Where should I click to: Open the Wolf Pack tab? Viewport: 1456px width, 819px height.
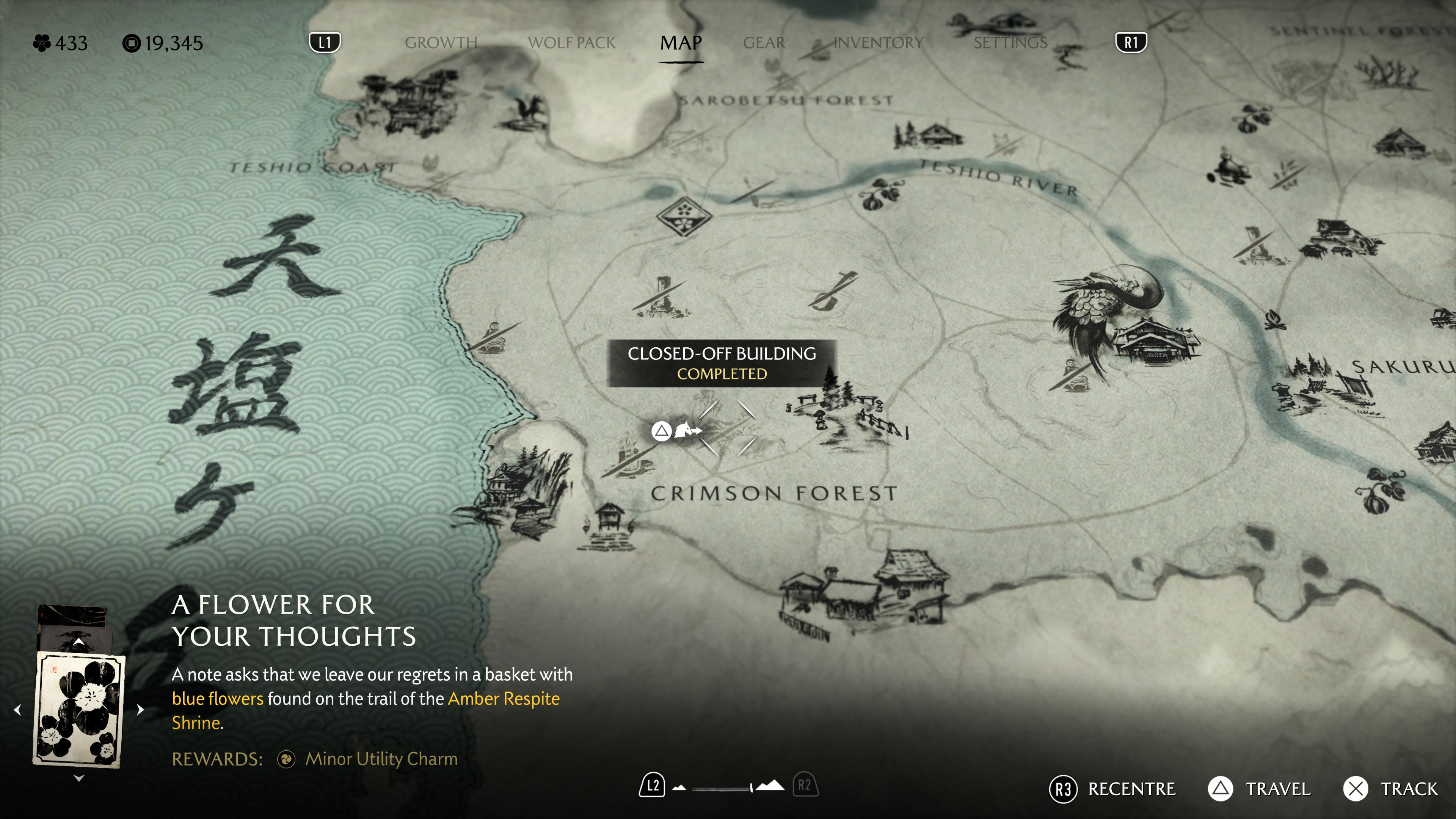point(571,43)
